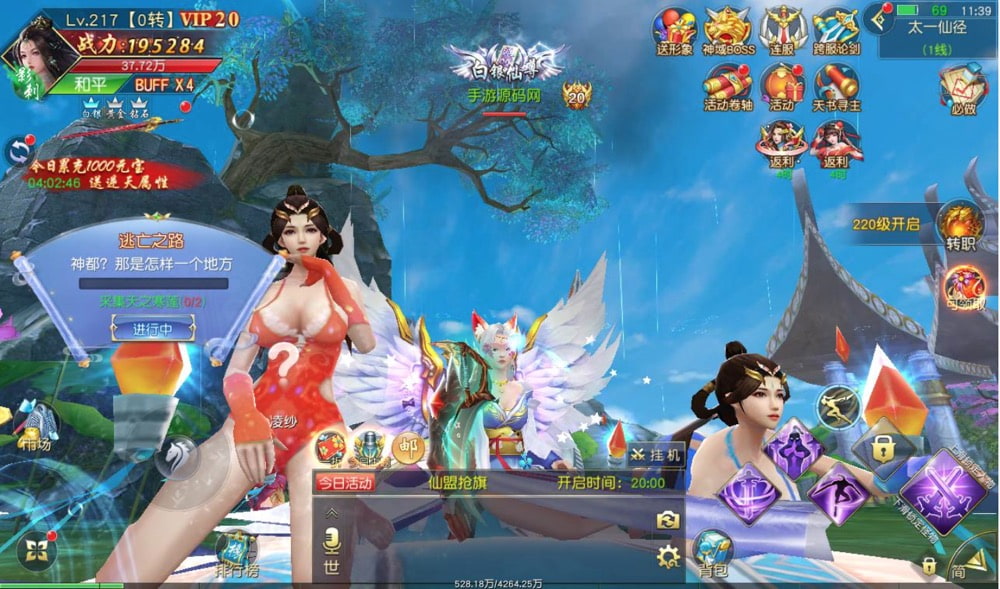The height and width of the screenshot is (589, 1000).
Task: Open the 活动卷轴 scroll event
Action: tap(727, 87)
